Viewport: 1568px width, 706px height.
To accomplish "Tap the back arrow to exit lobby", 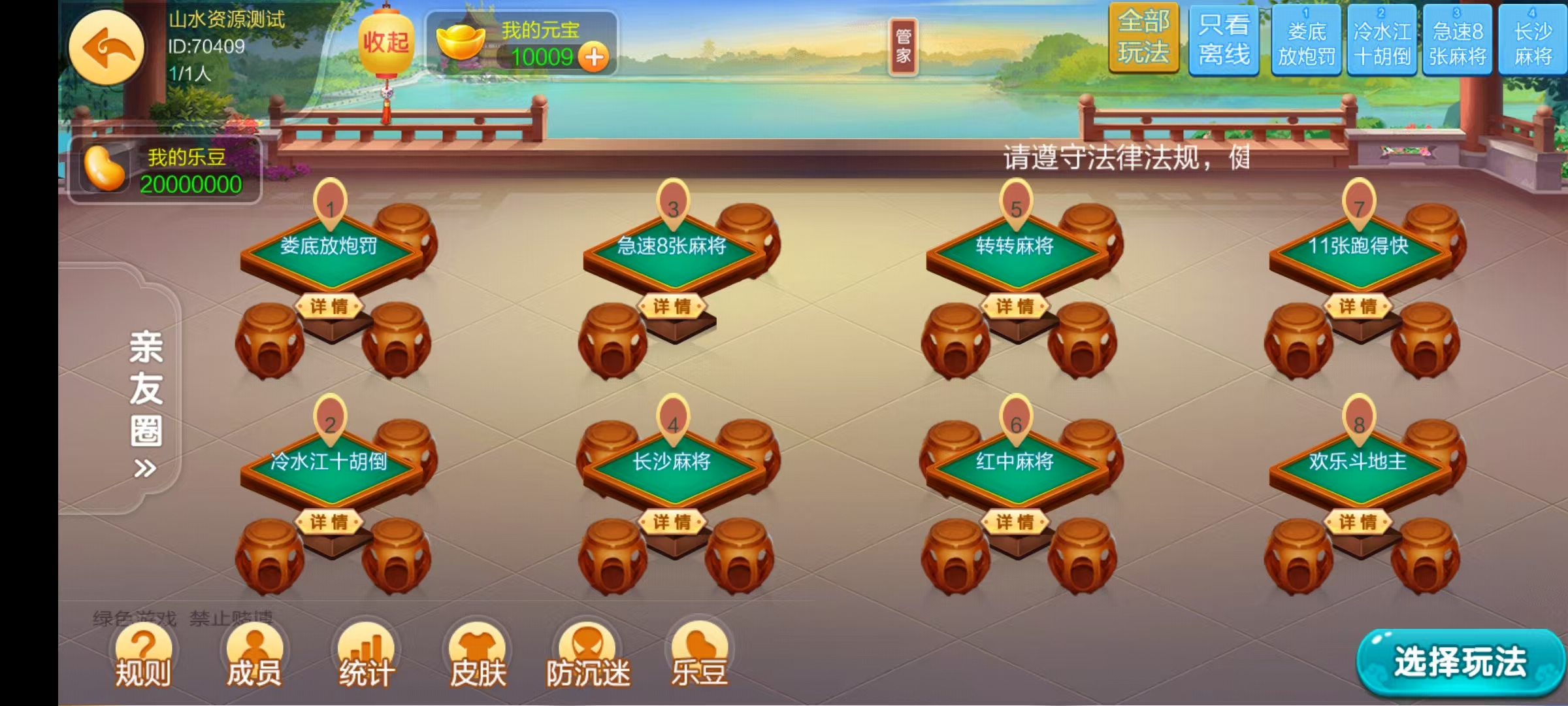I will 108,49.
